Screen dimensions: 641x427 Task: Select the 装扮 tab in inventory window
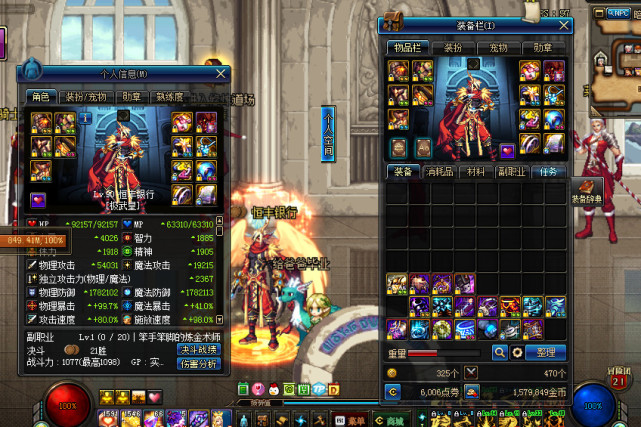[x=453, y=47]
